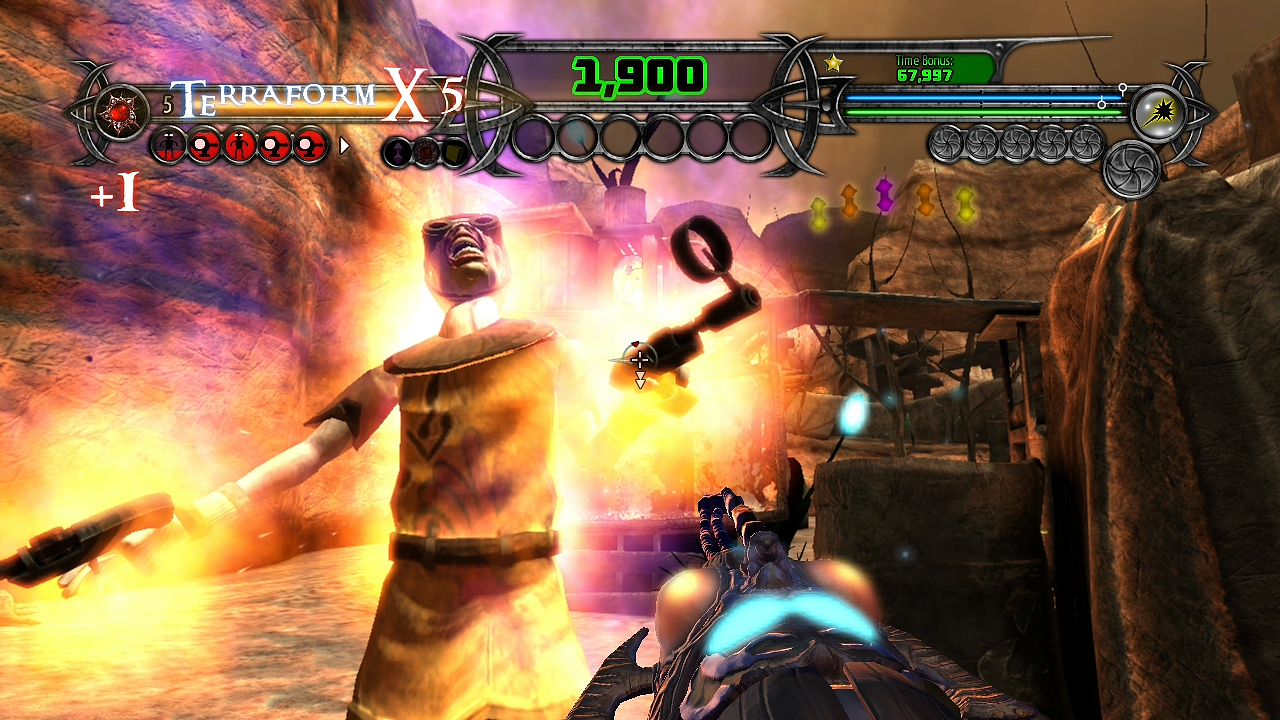The height and width of the screenshot is (720, 1280).
Task: Select the yellow starburst weapon orb
Action: click(x=1160, y=110)
